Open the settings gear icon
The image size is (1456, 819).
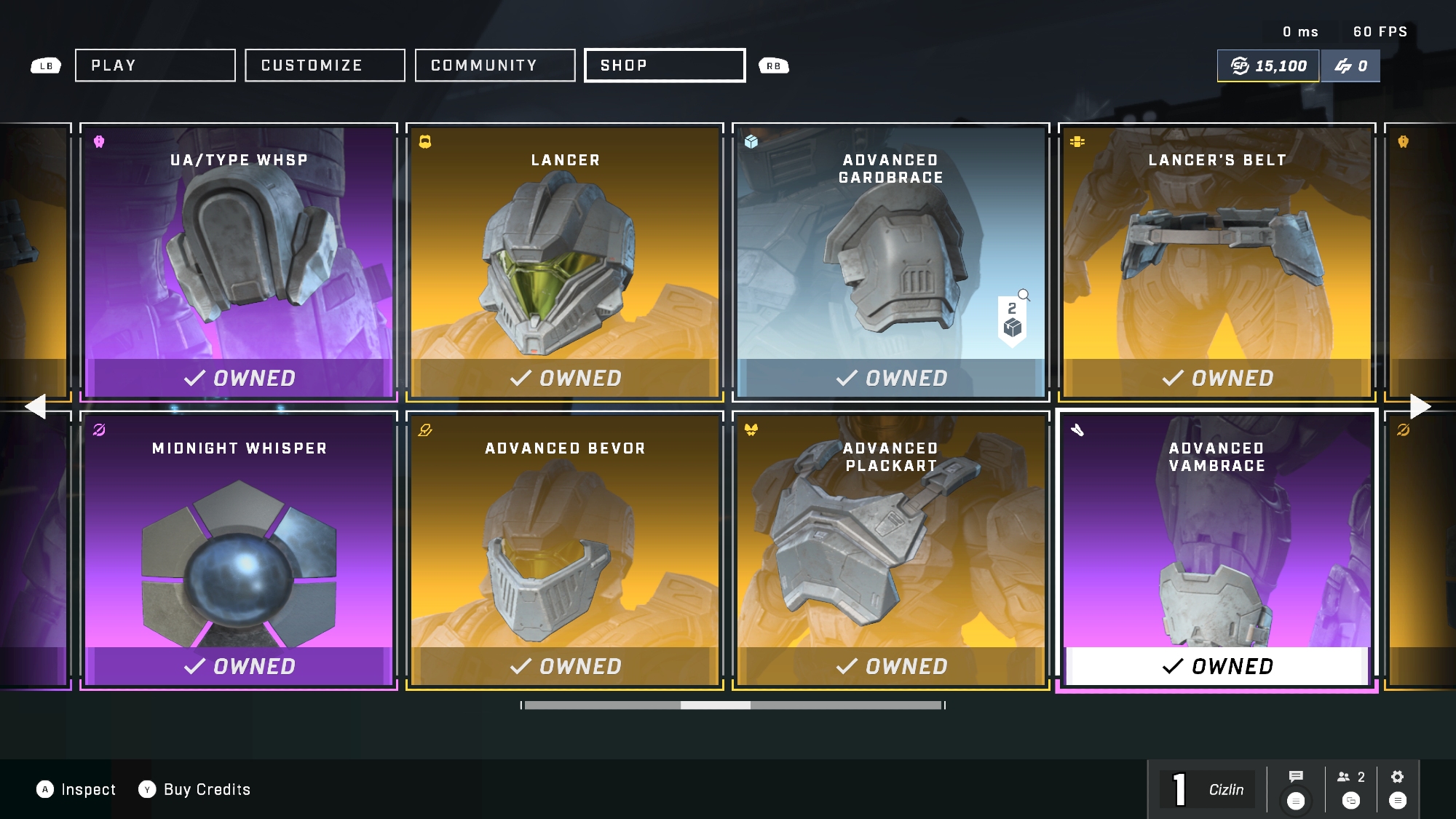1397,777
